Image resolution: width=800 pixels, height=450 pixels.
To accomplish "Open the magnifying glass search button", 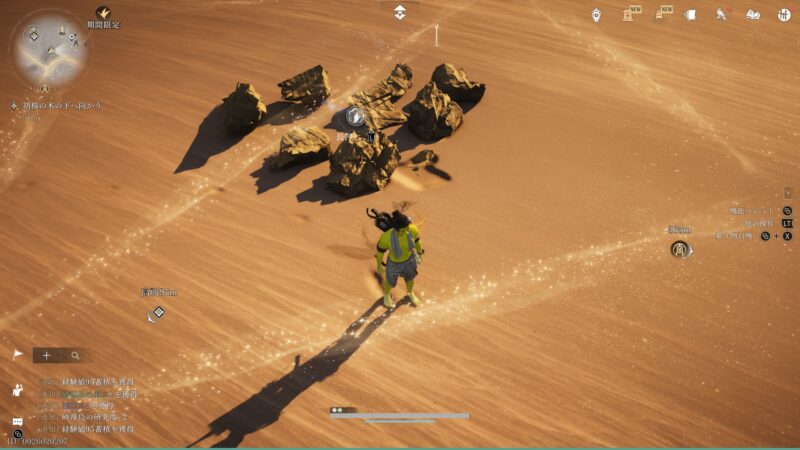I will pos(74,355).
